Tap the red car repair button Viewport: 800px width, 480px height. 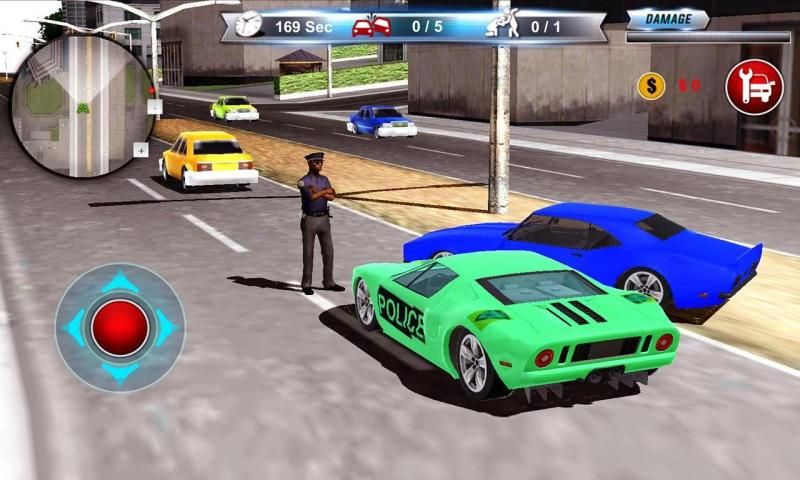pos(754,87)
